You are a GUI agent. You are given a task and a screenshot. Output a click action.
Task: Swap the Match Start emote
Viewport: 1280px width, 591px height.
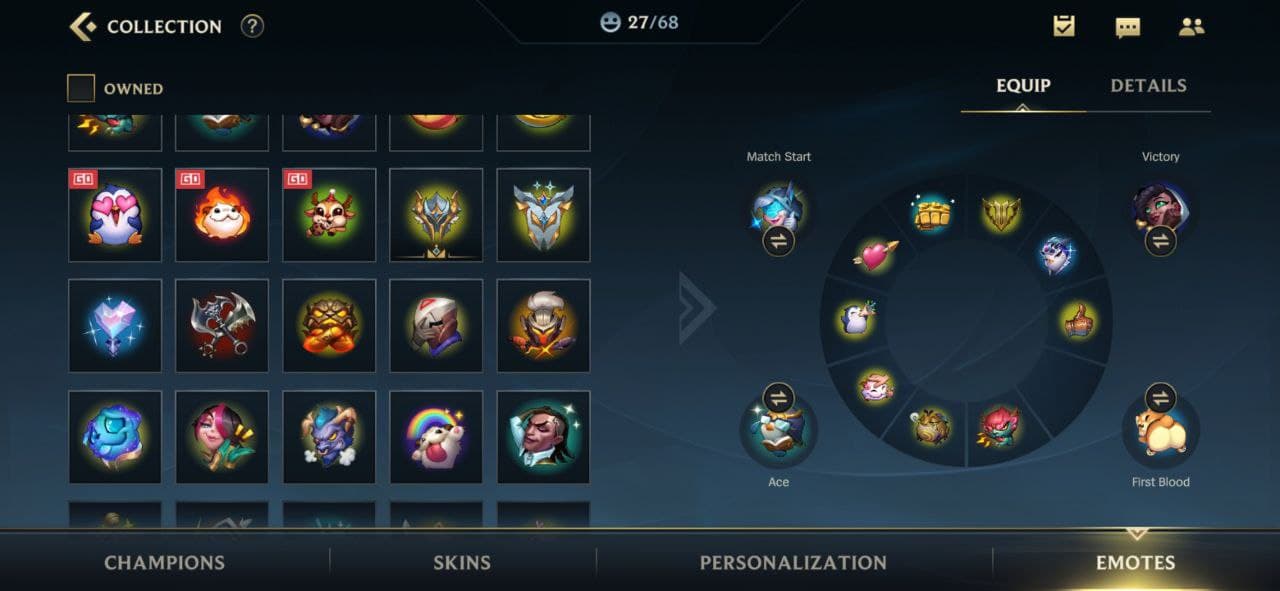(778, 240)
